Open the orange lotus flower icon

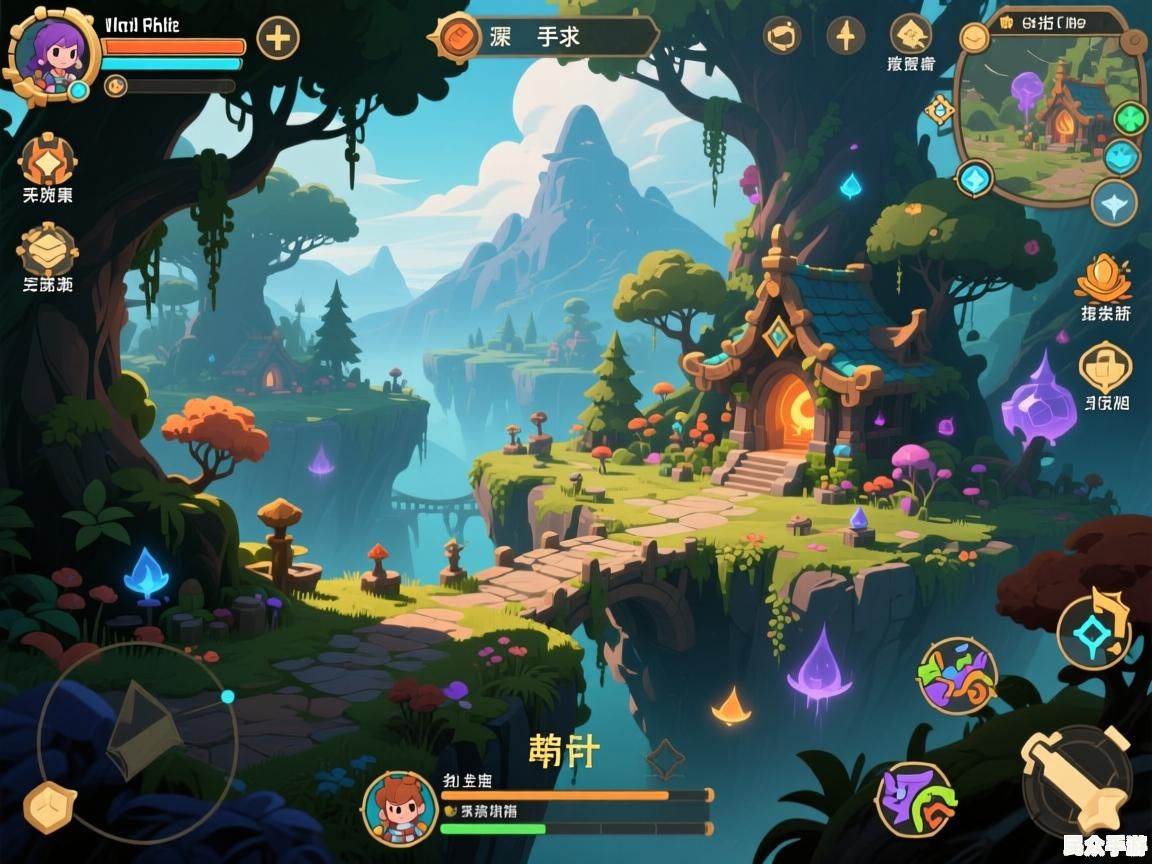tap(1104, 279)
